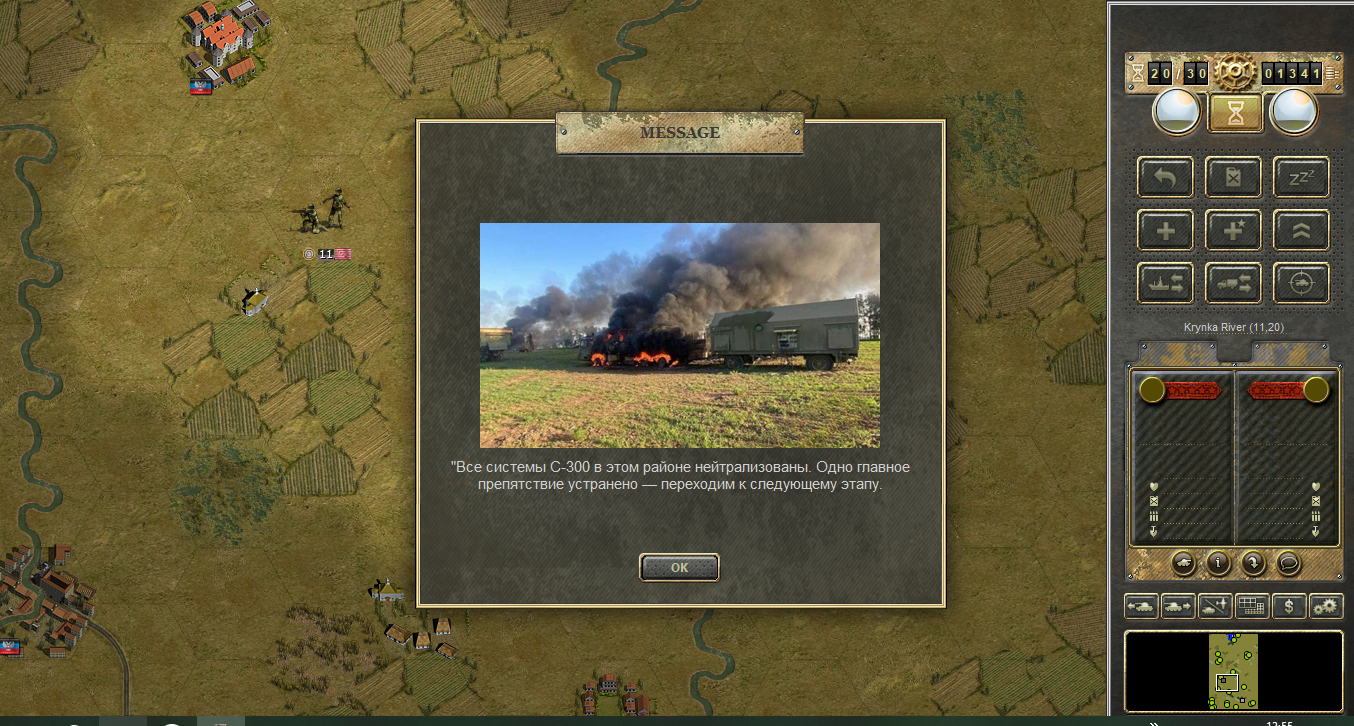This screenshot has width=1354, height=726.
Task: Select next unit (tank with right arrow)
Action: coord(1178,606)
